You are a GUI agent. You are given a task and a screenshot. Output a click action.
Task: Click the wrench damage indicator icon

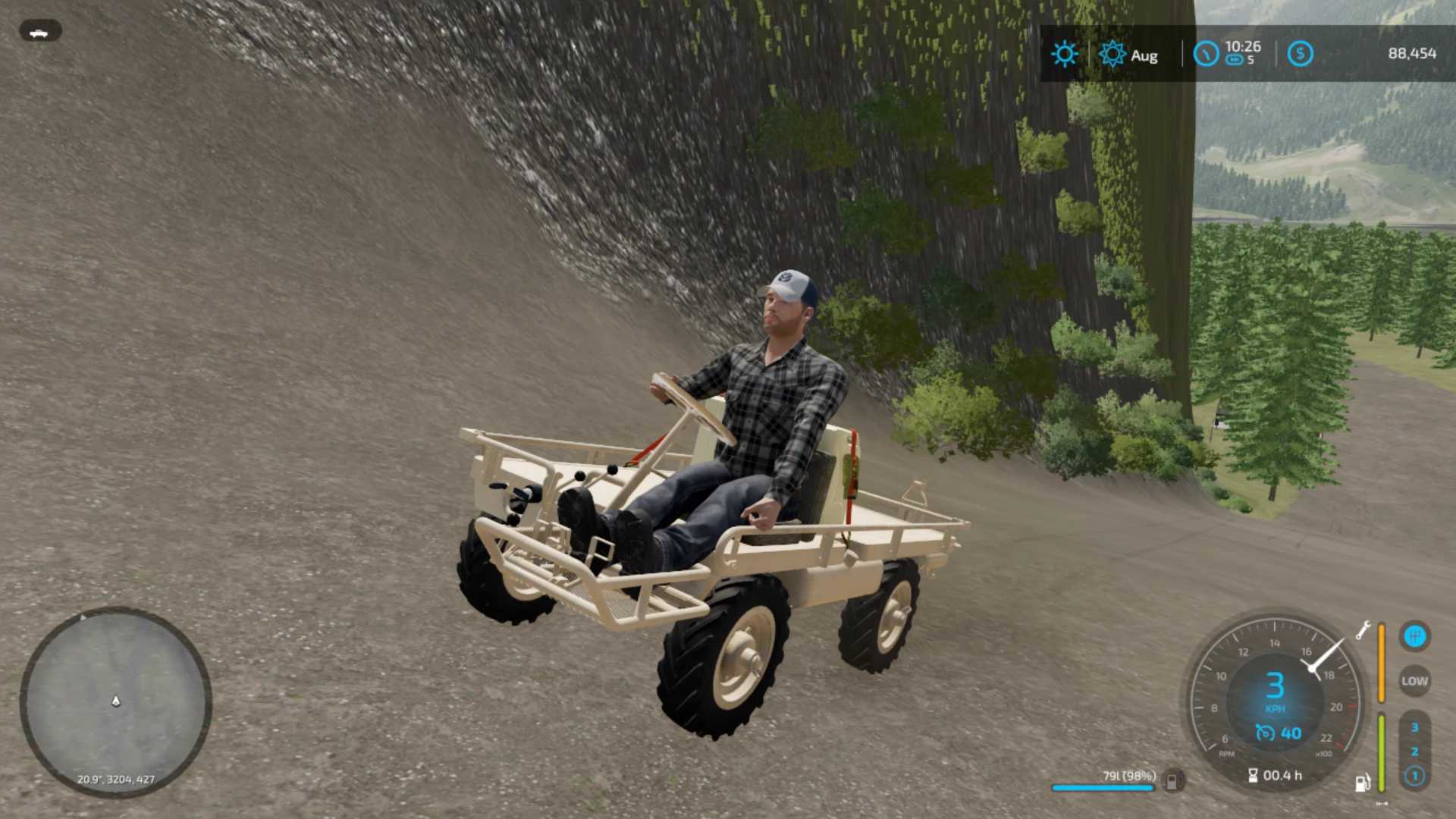click(1363, 631)
